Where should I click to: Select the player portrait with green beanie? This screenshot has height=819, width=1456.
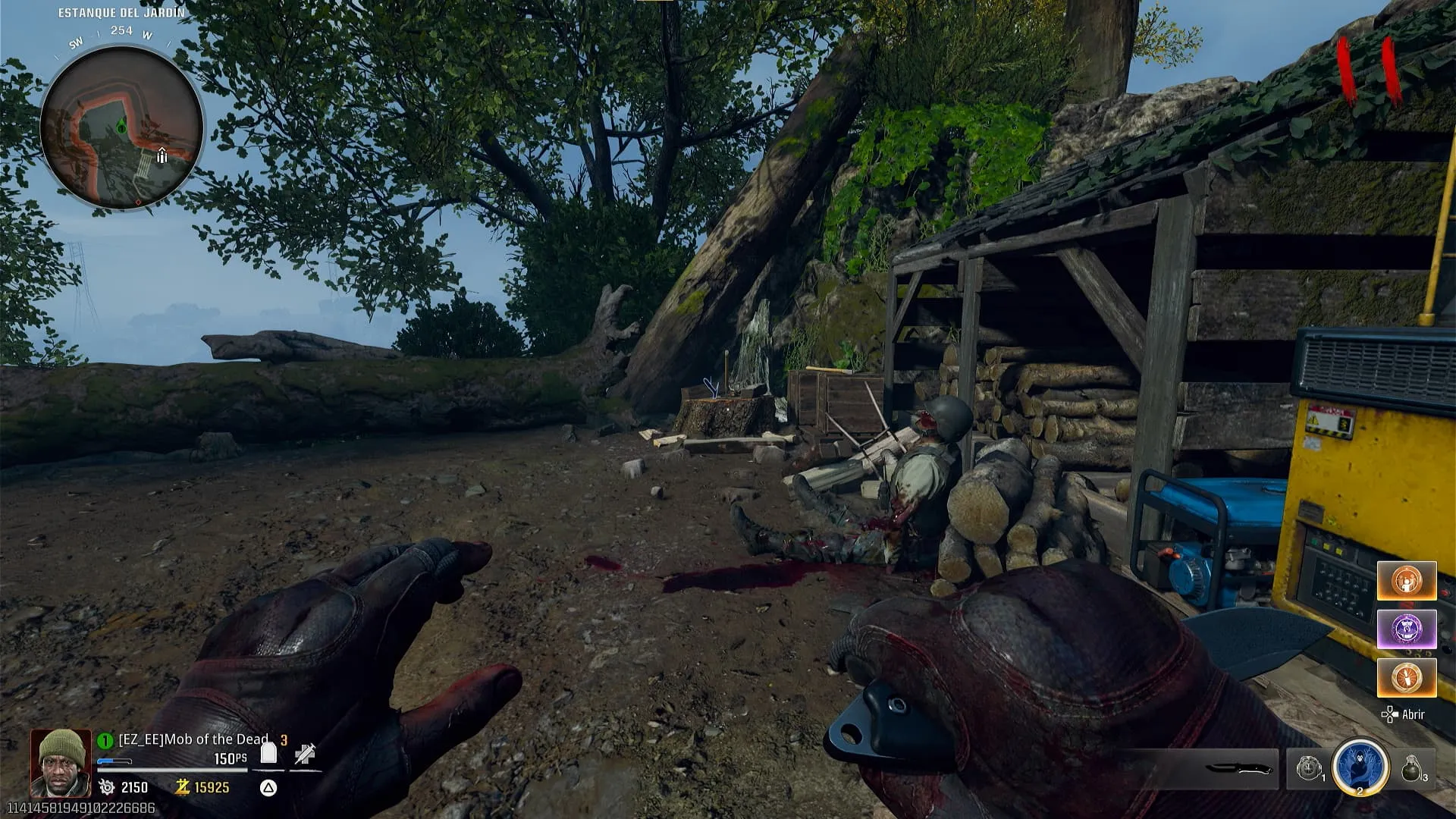click(x=61, y=763)
